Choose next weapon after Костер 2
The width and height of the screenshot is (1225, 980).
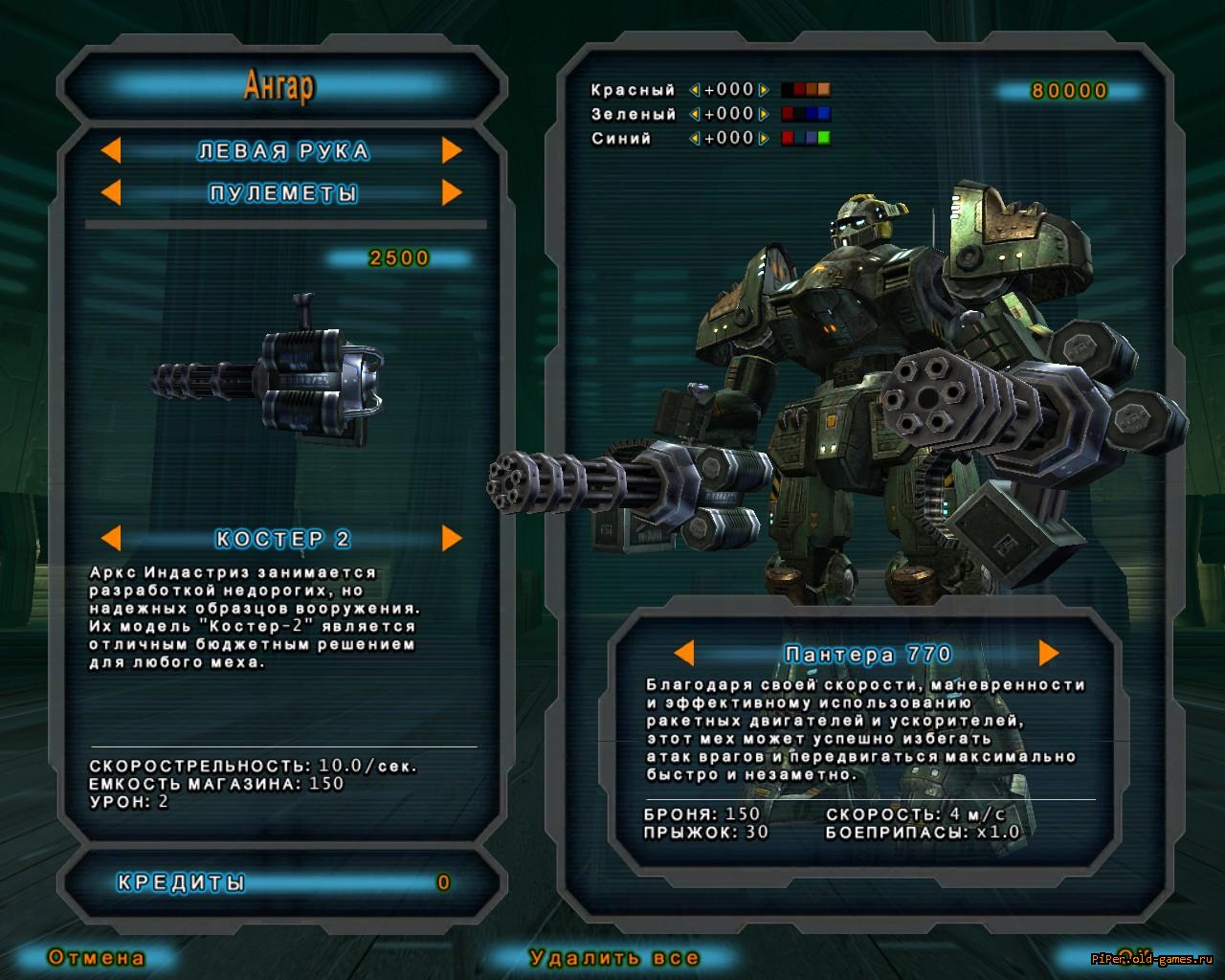[452, 539]
